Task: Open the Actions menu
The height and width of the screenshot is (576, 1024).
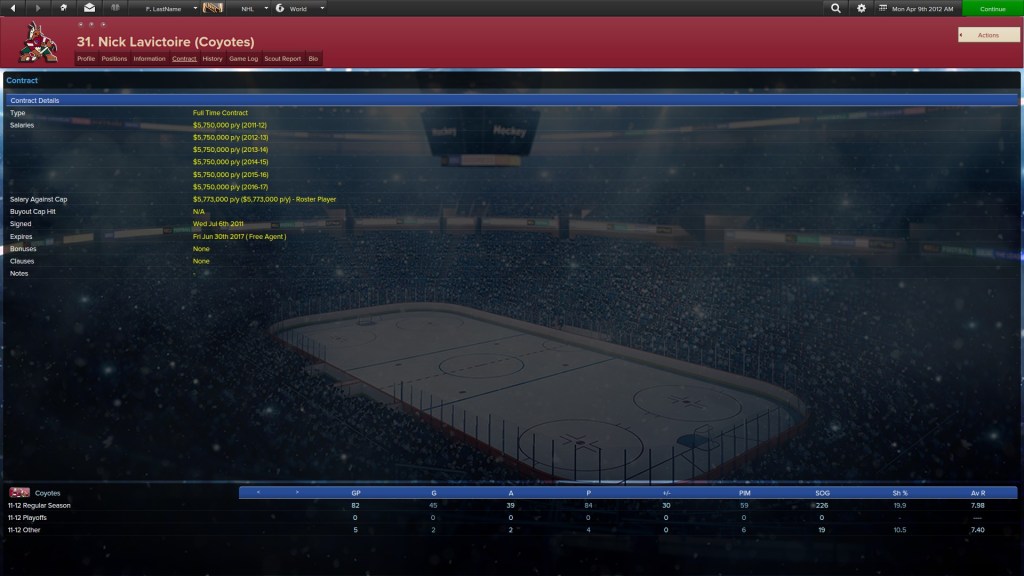Action: click(988, 35)
